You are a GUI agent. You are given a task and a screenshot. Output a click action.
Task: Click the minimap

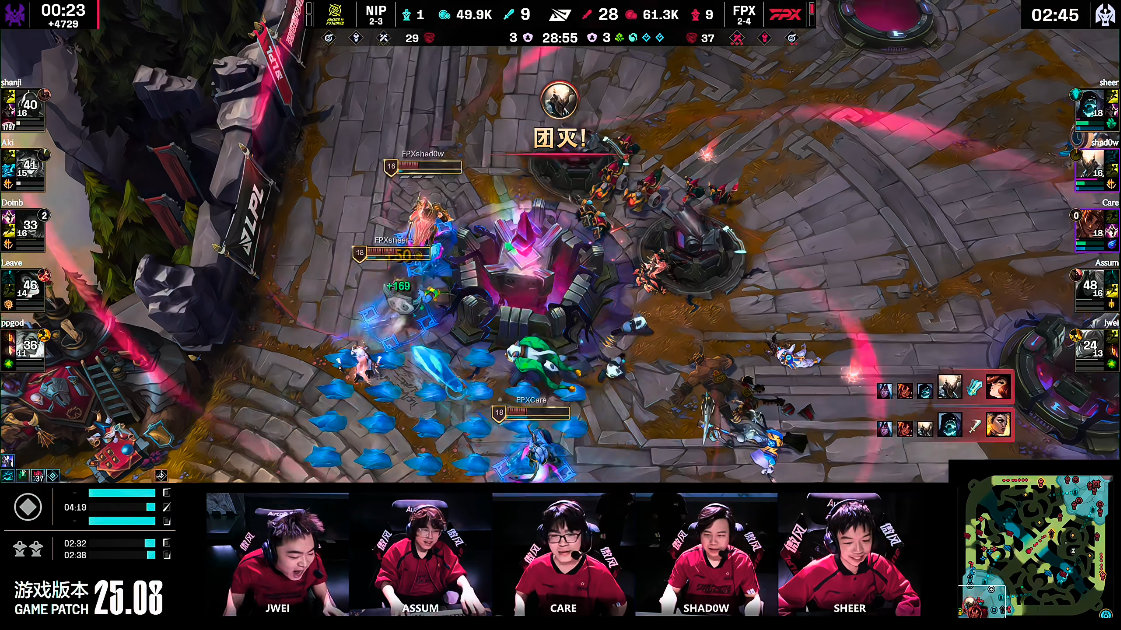1033,545
